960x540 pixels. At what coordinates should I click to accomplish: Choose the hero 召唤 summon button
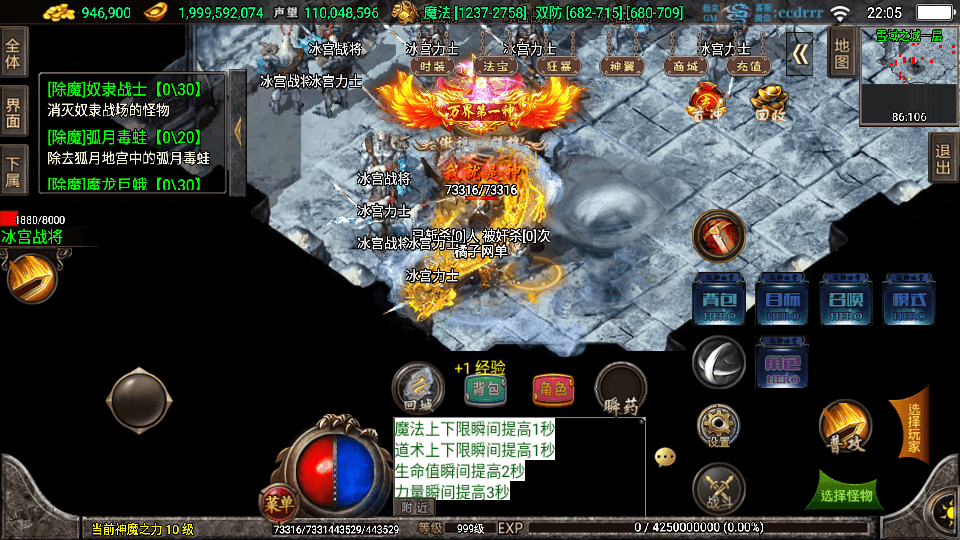tap(845, 299)
